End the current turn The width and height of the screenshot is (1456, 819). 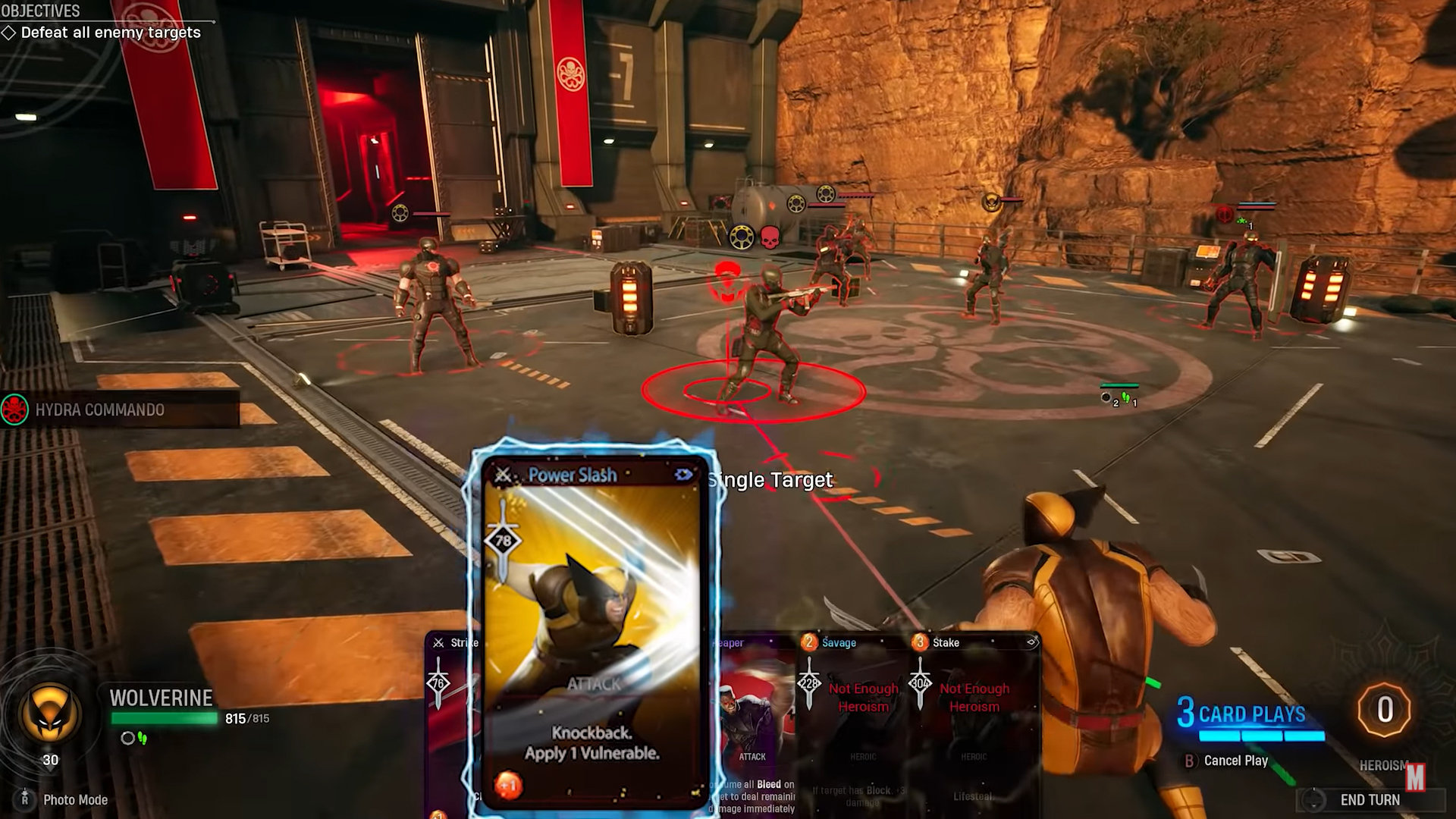[1370, 800]
